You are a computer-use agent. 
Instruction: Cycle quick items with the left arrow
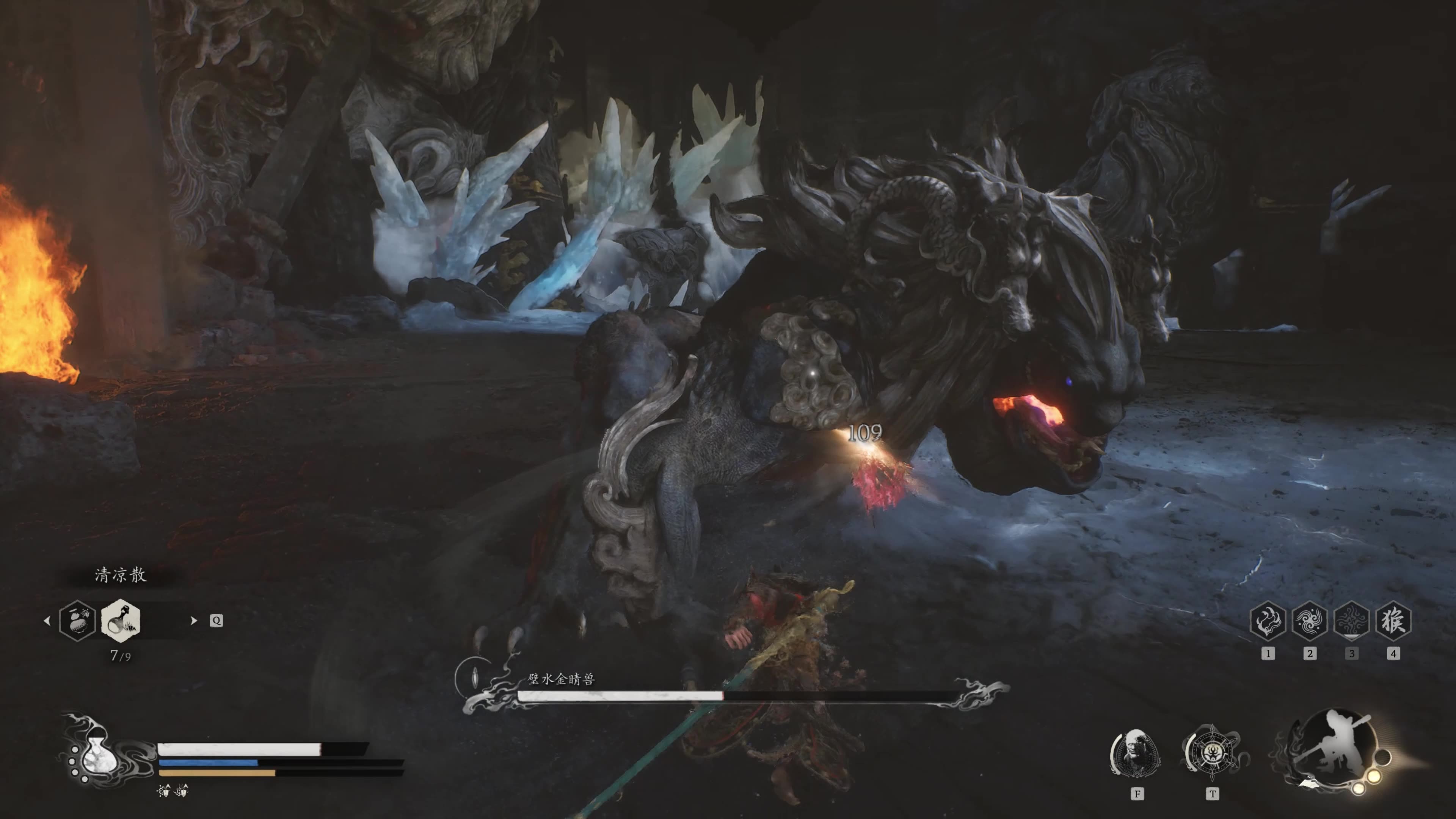click(47, 621)
